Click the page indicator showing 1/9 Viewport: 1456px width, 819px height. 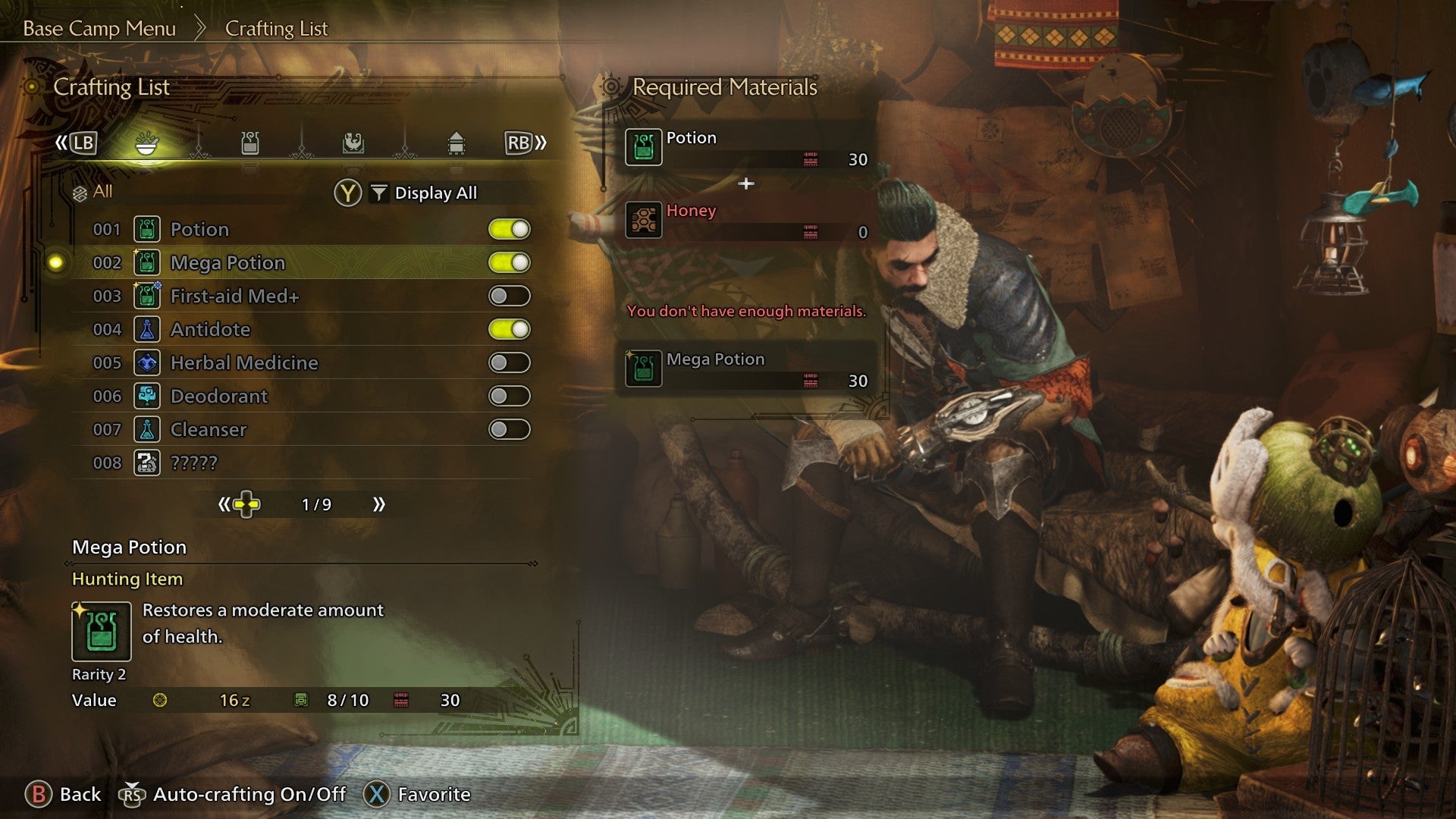pyautogui.click(x=318, y=503)
